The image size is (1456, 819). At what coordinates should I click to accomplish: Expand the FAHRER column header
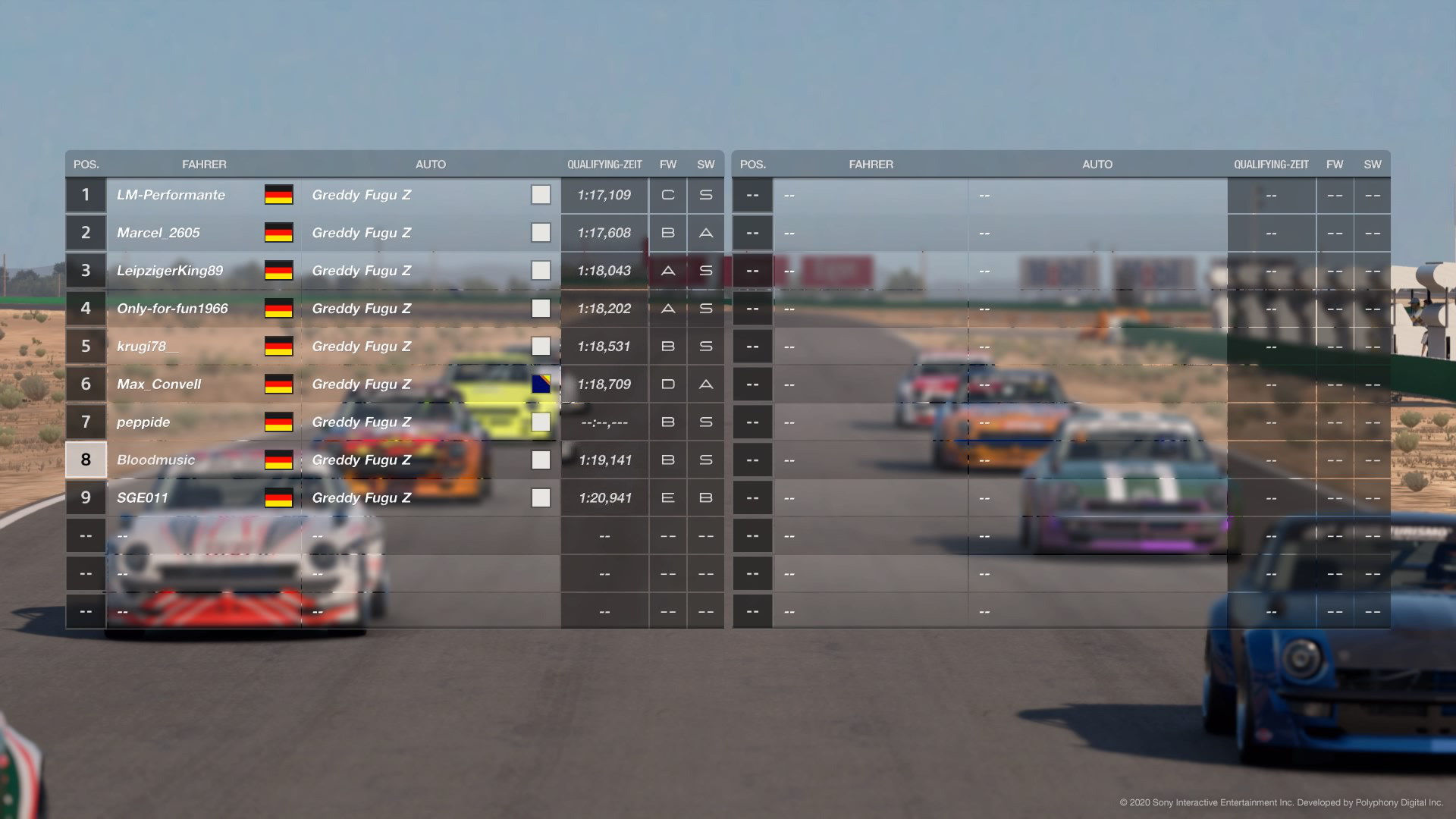click(x=206, y=164)
